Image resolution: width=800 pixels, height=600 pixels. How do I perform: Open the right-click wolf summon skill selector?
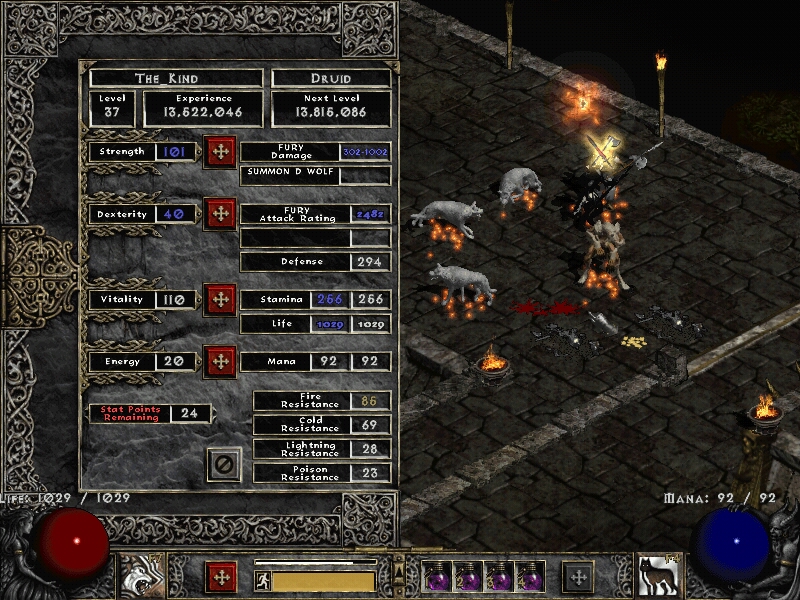(657, 576)
